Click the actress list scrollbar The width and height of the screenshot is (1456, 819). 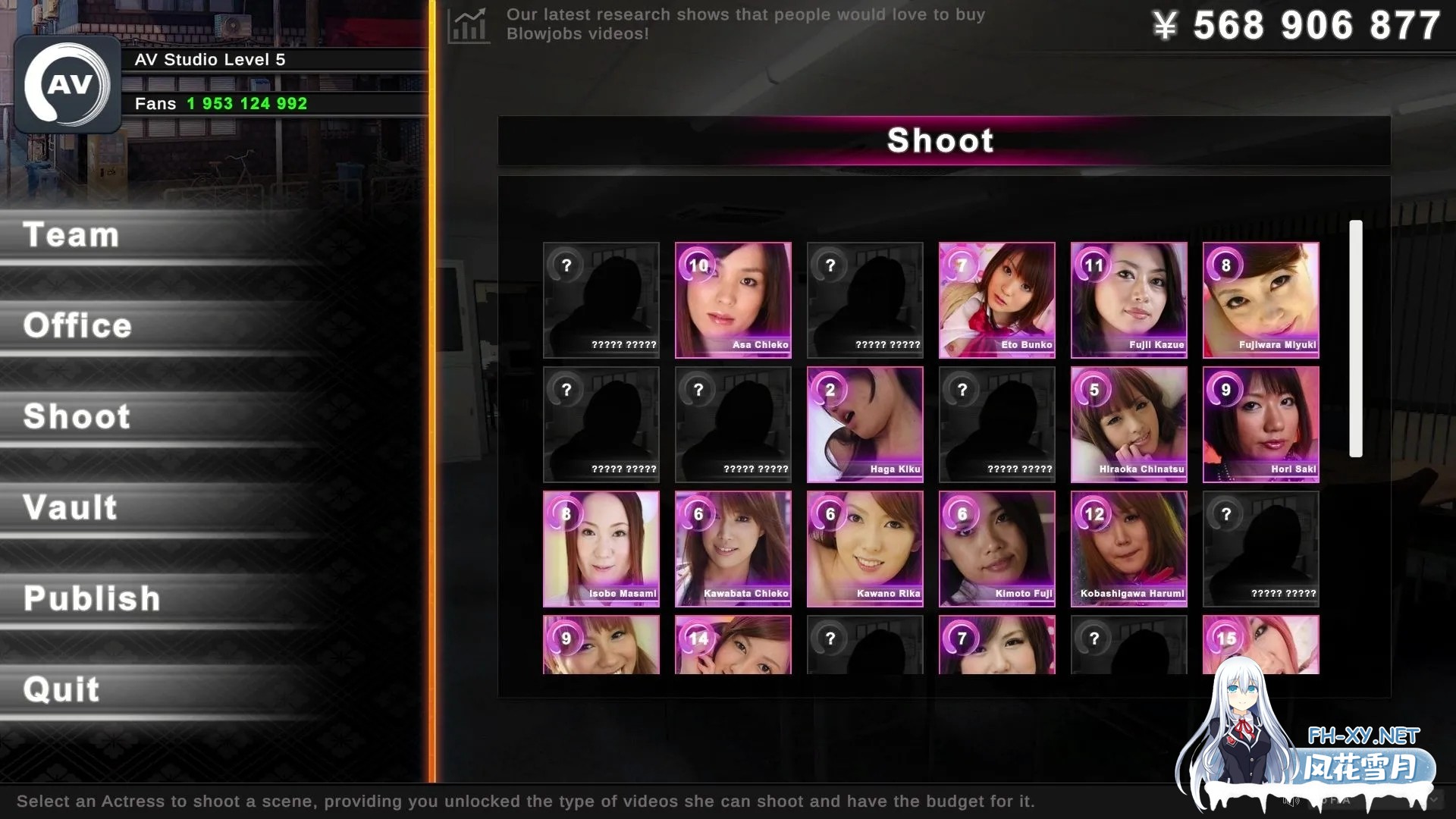pos(1356,338)
